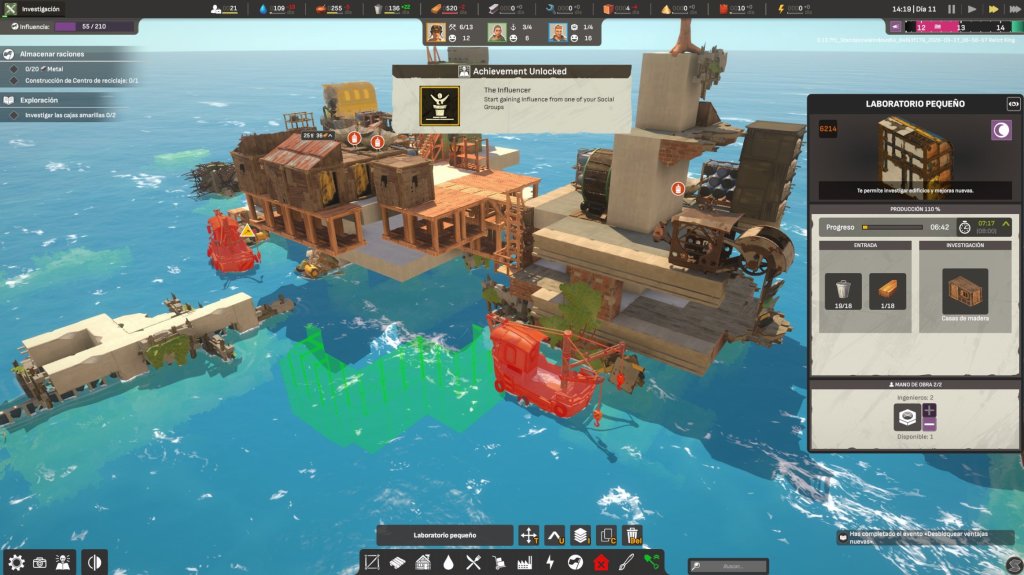
Task: Open the food fork-and-knife category
Action: coord(474,563)
